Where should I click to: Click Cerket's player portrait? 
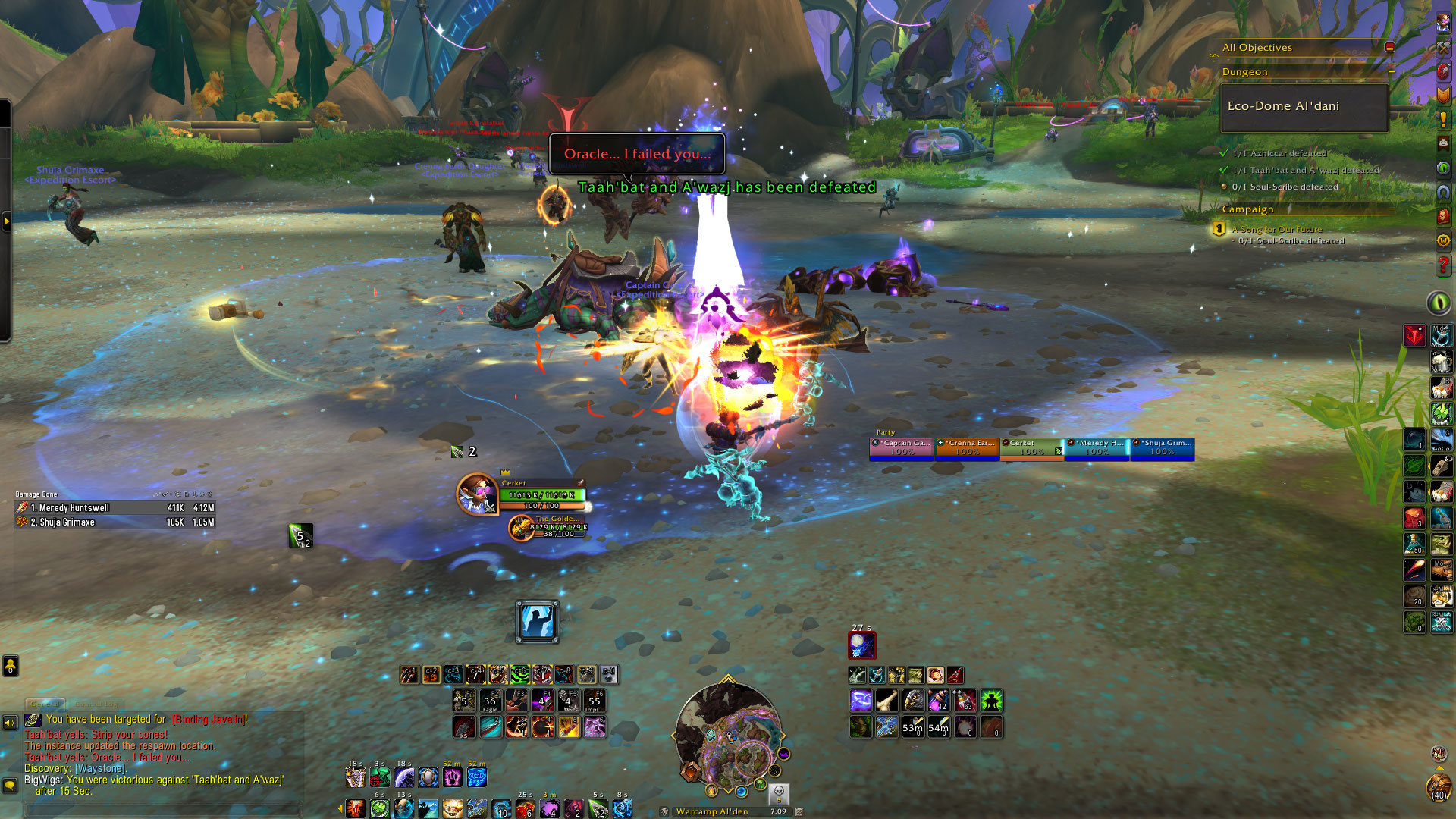click(477, 494)
